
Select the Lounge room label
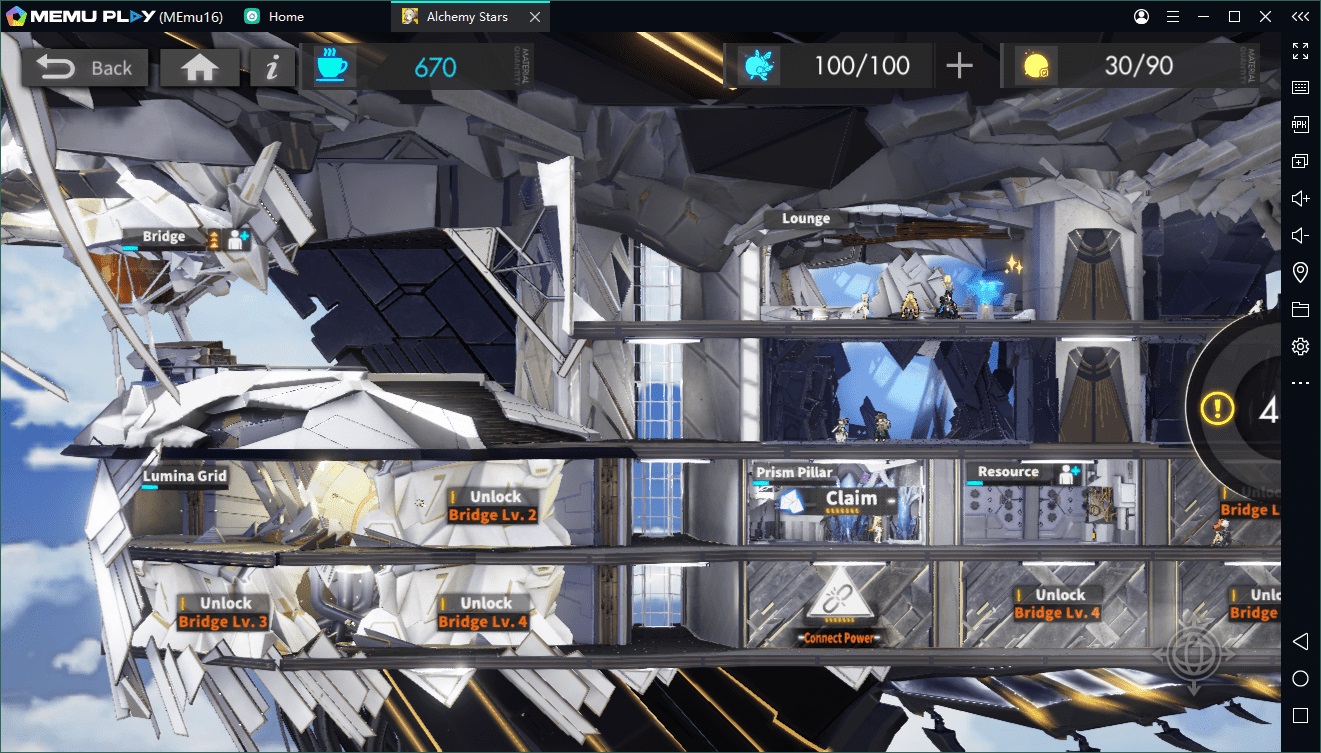pos(806,219)
